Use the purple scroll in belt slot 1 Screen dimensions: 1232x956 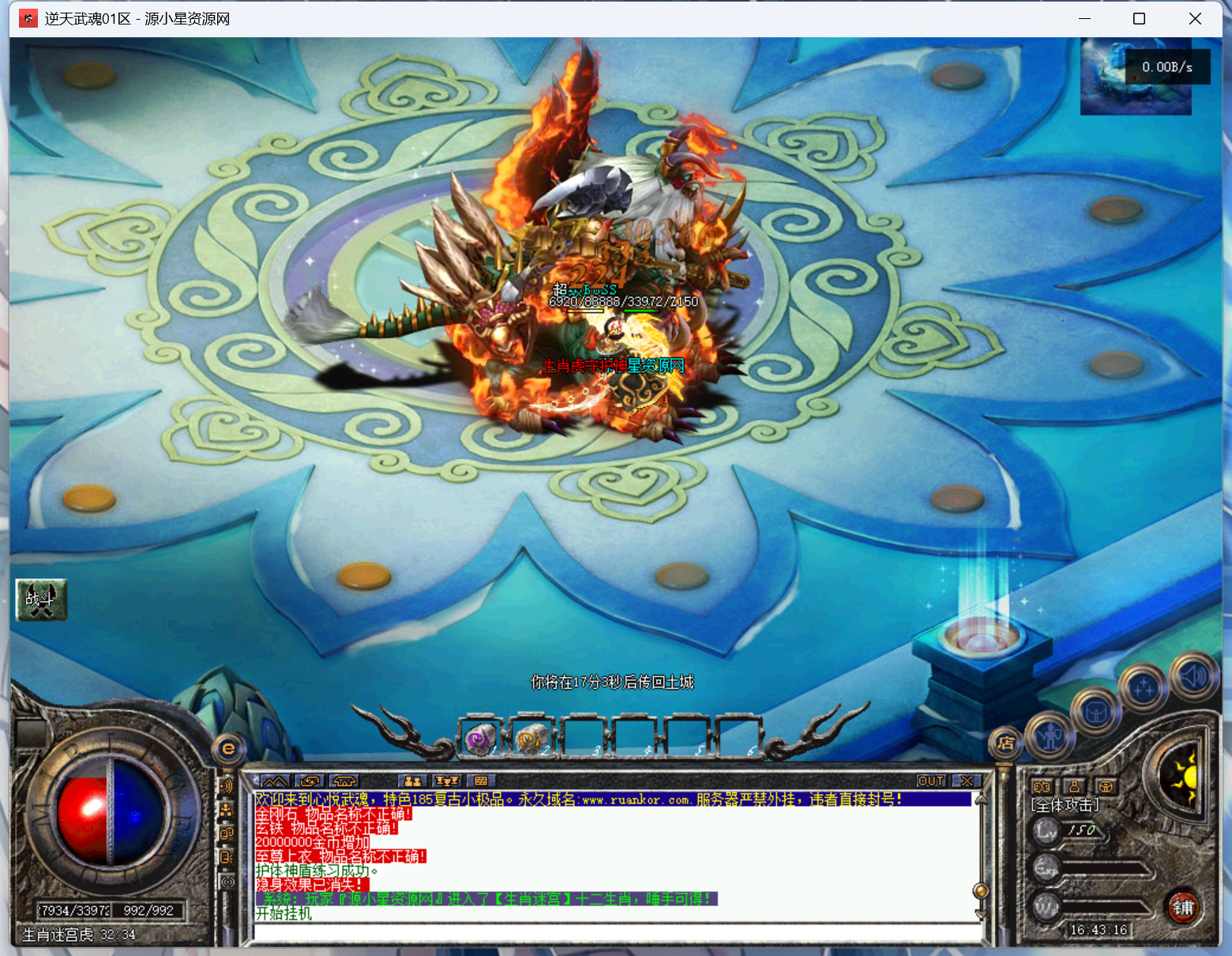(x=480, y=739)
